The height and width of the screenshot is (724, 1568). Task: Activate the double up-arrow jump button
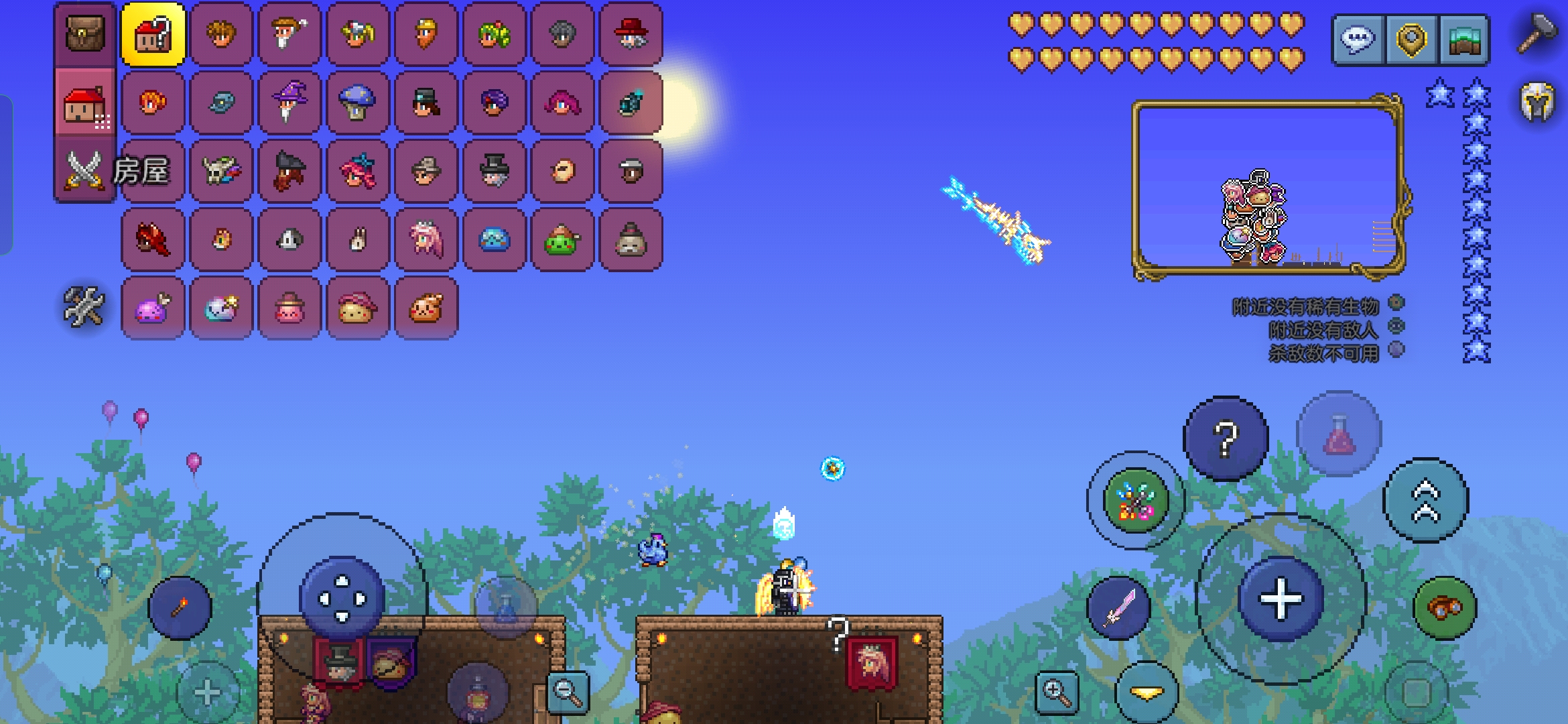tap(1425, 500)
